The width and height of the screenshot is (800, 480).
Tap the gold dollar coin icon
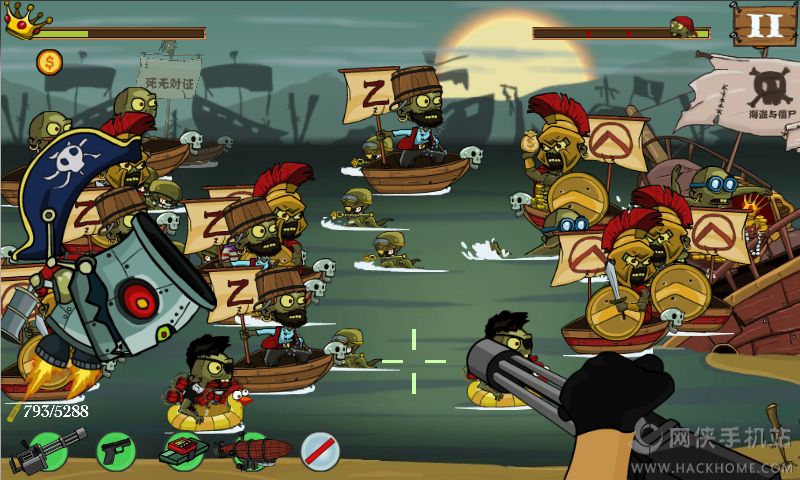pos(49,62)
